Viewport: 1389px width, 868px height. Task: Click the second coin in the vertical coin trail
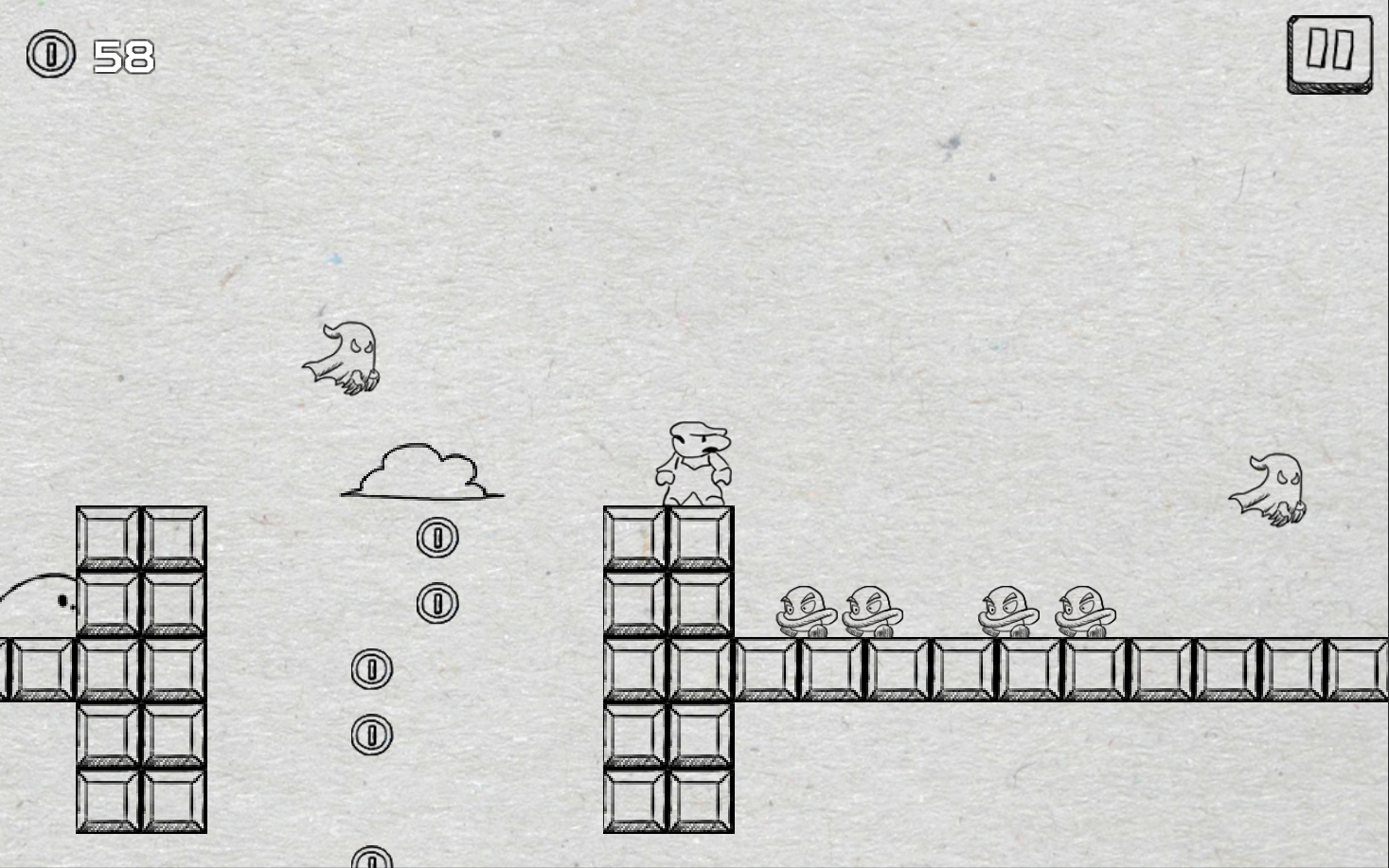pos(436,602)
